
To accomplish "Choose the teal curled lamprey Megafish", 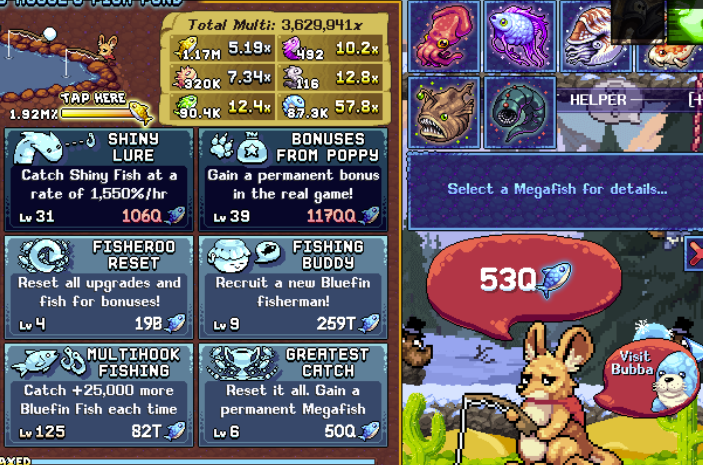I will 520,112.
